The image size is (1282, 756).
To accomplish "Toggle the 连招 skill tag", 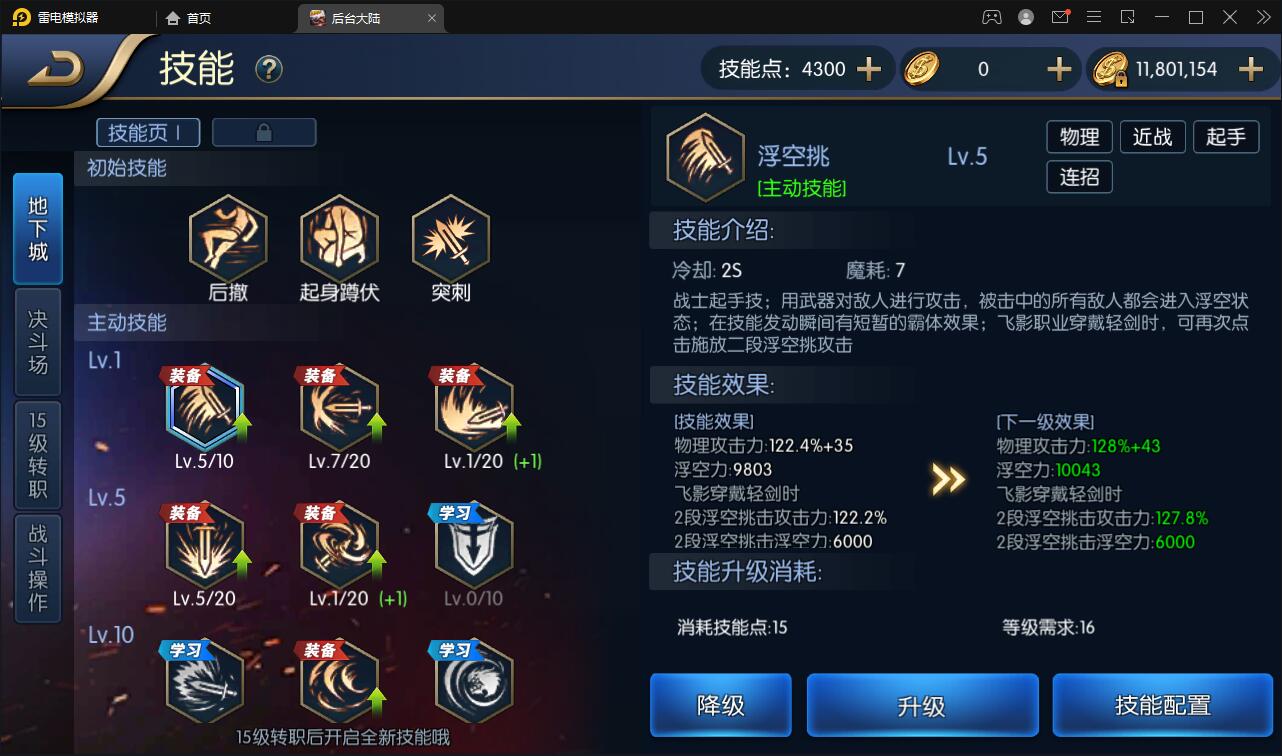I will click(1079, 177).
